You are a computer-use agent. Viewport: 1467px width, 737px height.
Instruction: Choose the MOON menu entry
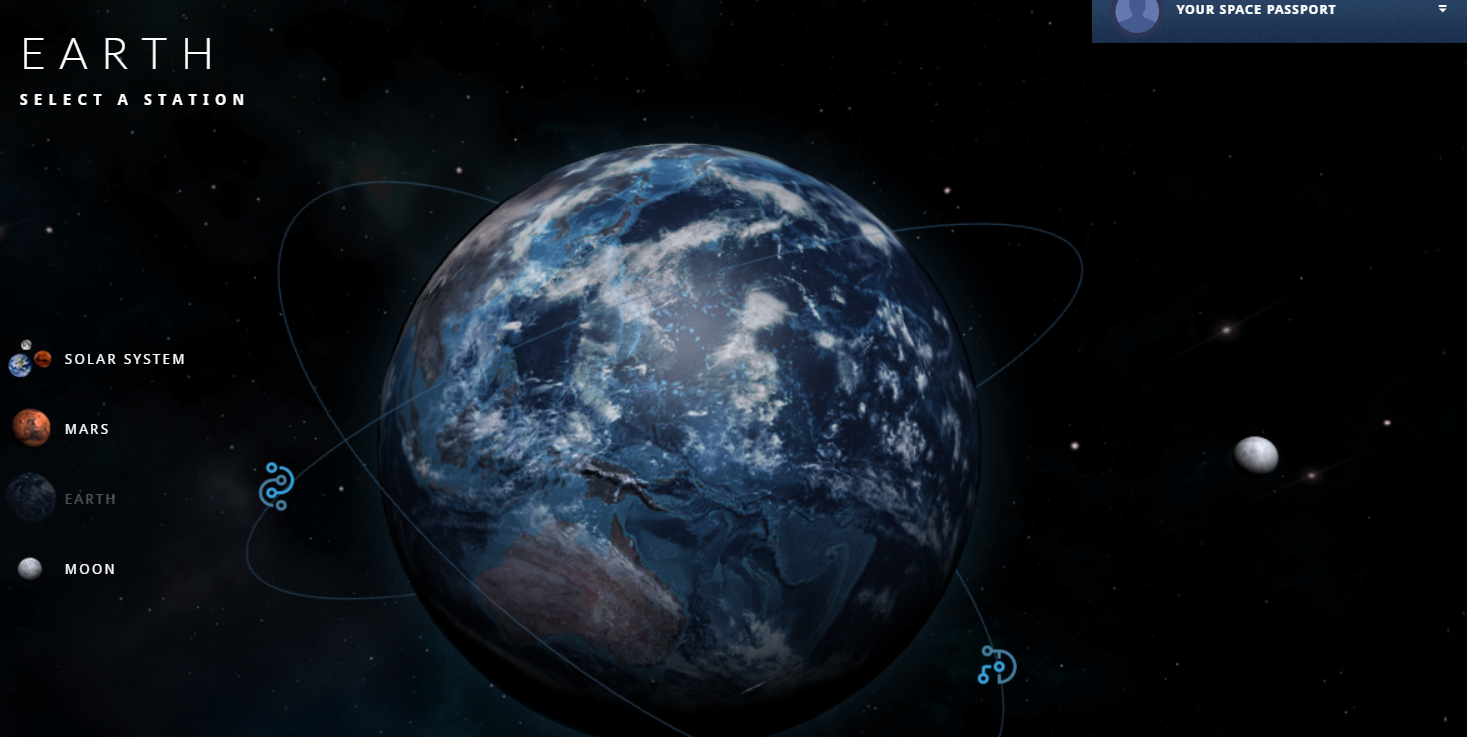[x=90, y=568]
